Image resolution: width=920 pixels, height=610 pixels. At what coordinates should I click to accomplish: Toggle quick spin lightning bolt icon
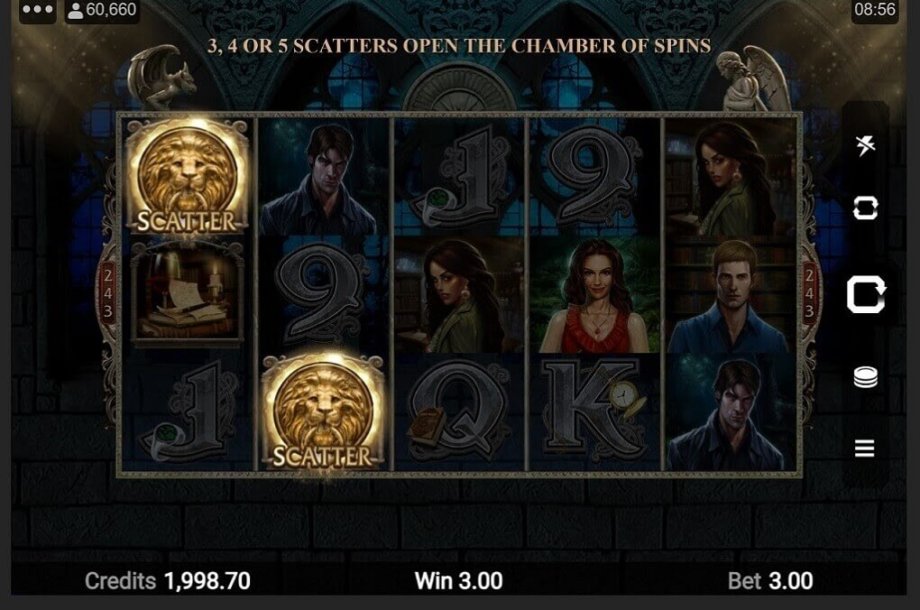pos(866,145)
